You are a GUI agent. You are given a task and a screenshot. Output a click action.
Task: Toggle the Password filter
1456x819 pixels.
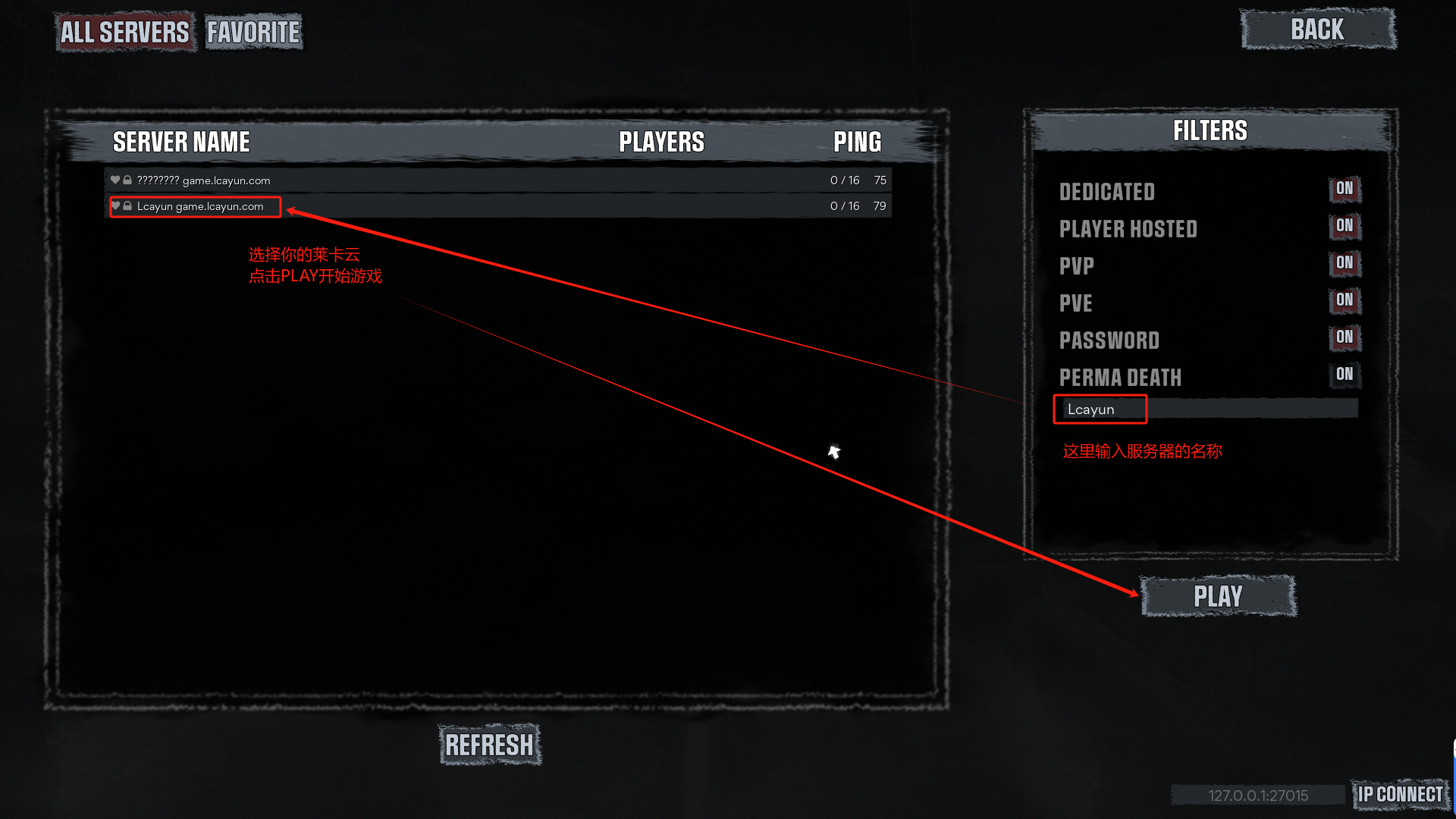click(x=1345, y=337)
